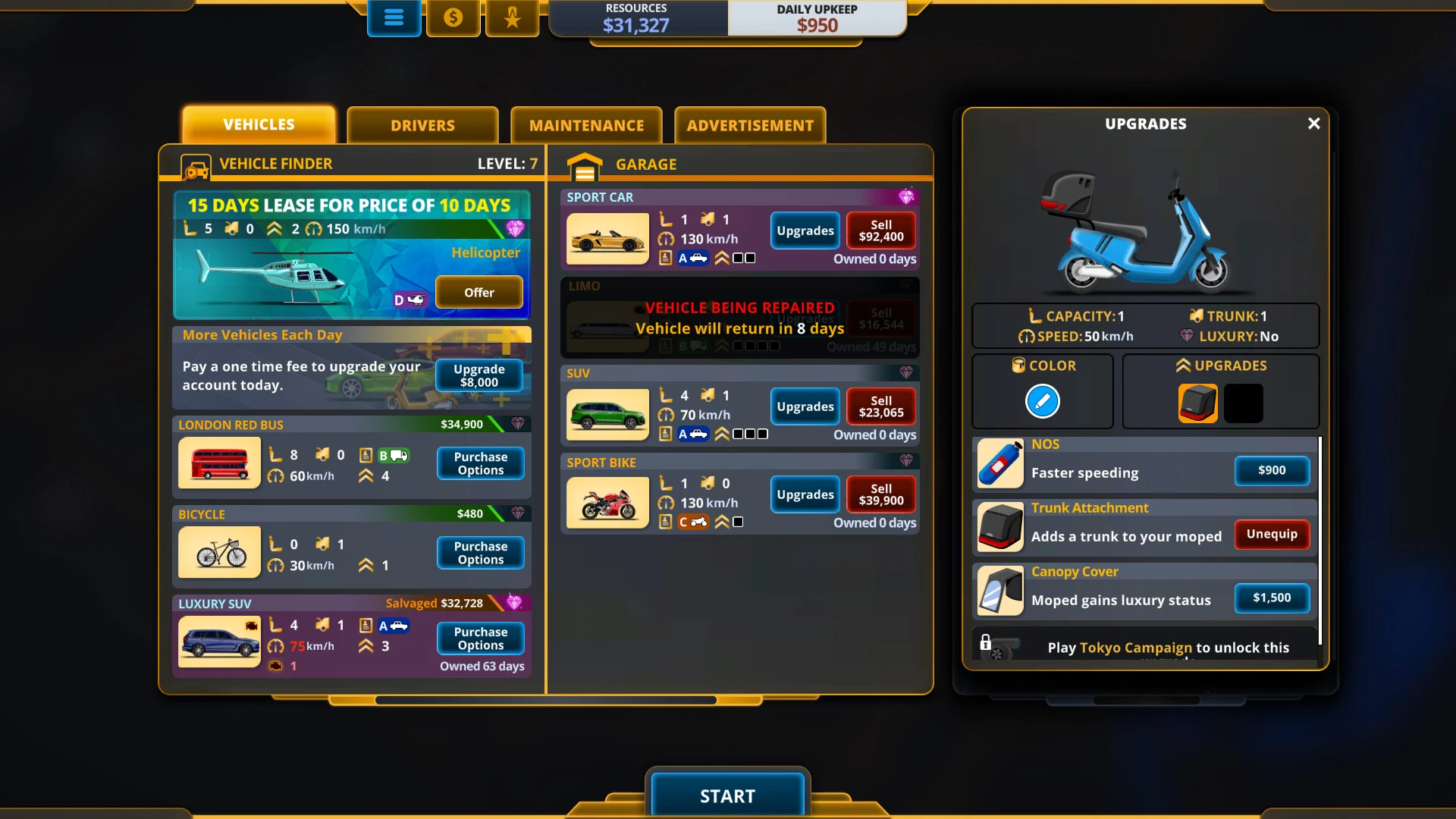Click the Unequip button for Trunk Attachment
The height and width of the screenshot is (819, 1456).
tap(1272, 534)
